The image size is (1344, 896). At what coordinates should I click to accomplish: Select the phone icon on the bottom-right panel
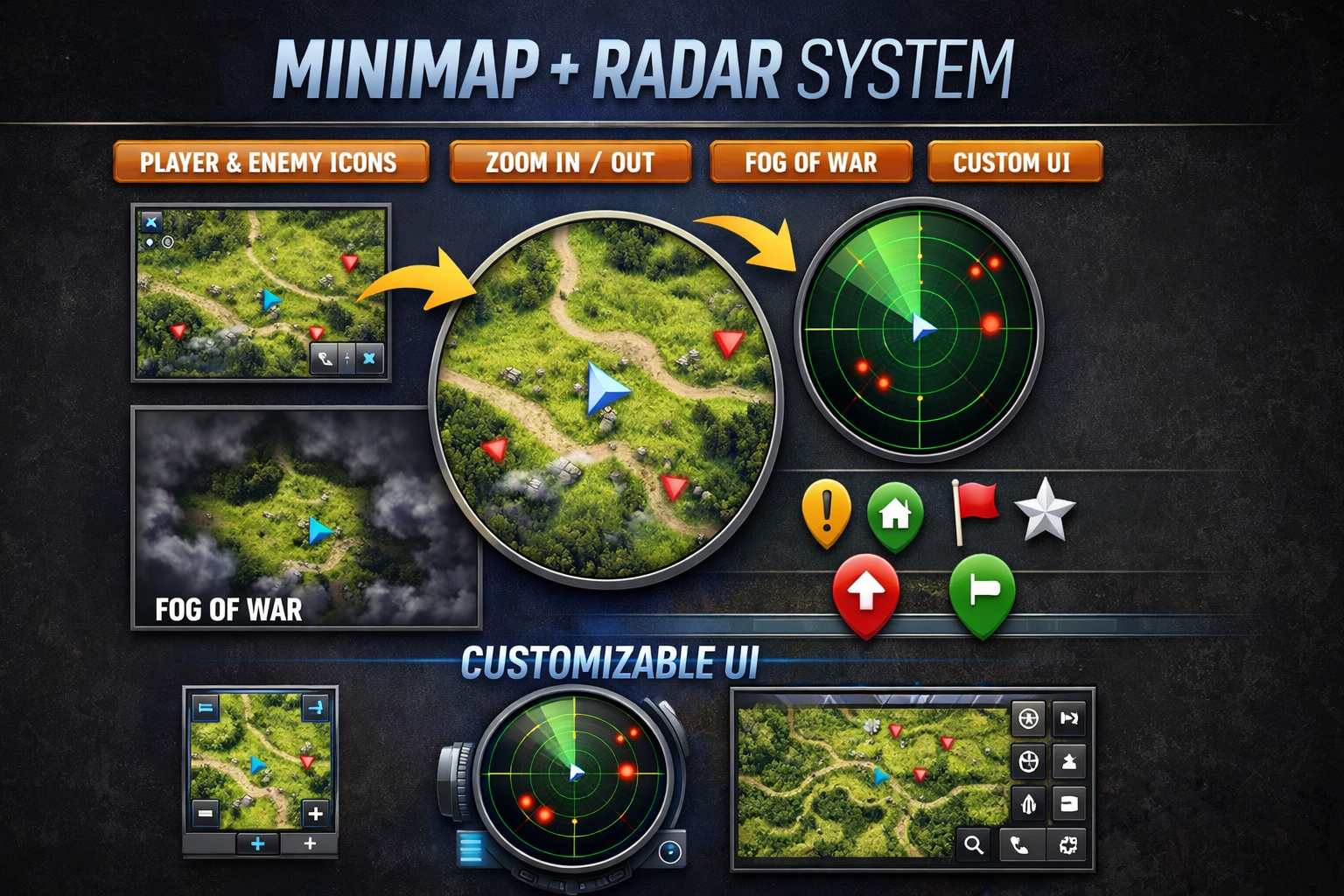(x=1018, y=845)
